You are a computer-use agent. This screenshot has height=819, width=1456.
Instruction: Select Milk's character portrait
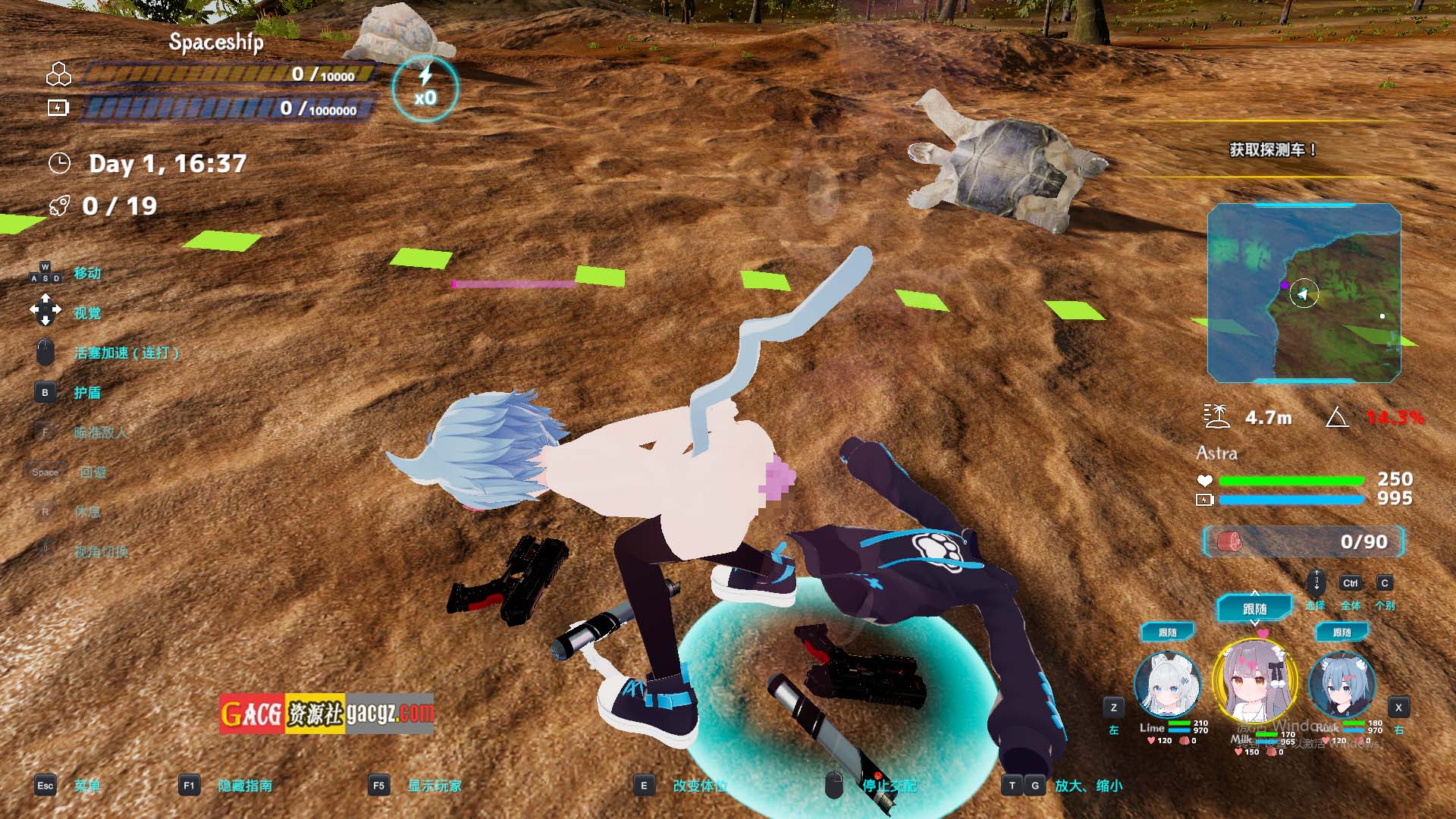pyautogui.click(x=1254, y=682)
